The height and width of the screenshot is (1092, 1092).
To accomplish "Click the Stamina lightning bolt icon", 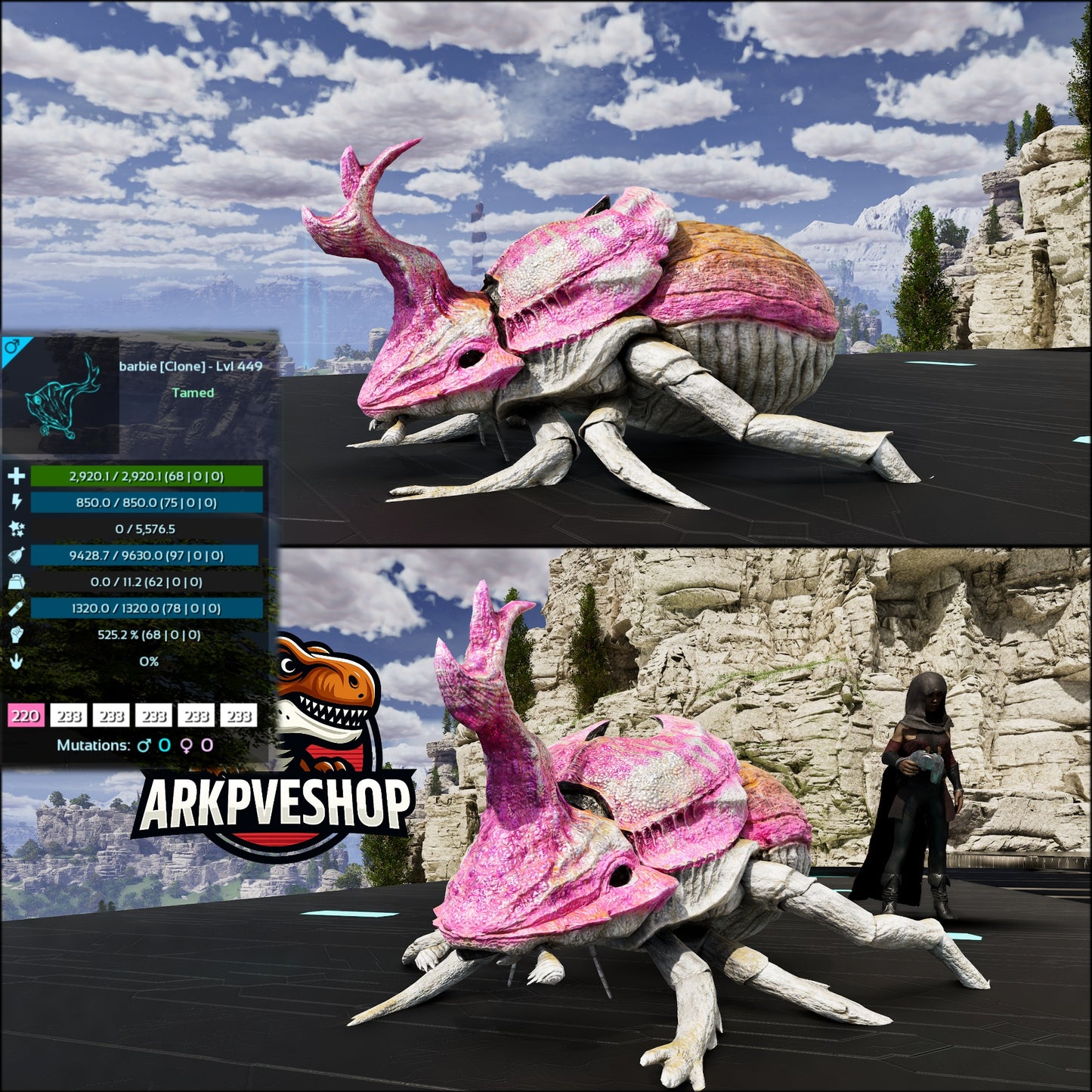I will 17,501.
